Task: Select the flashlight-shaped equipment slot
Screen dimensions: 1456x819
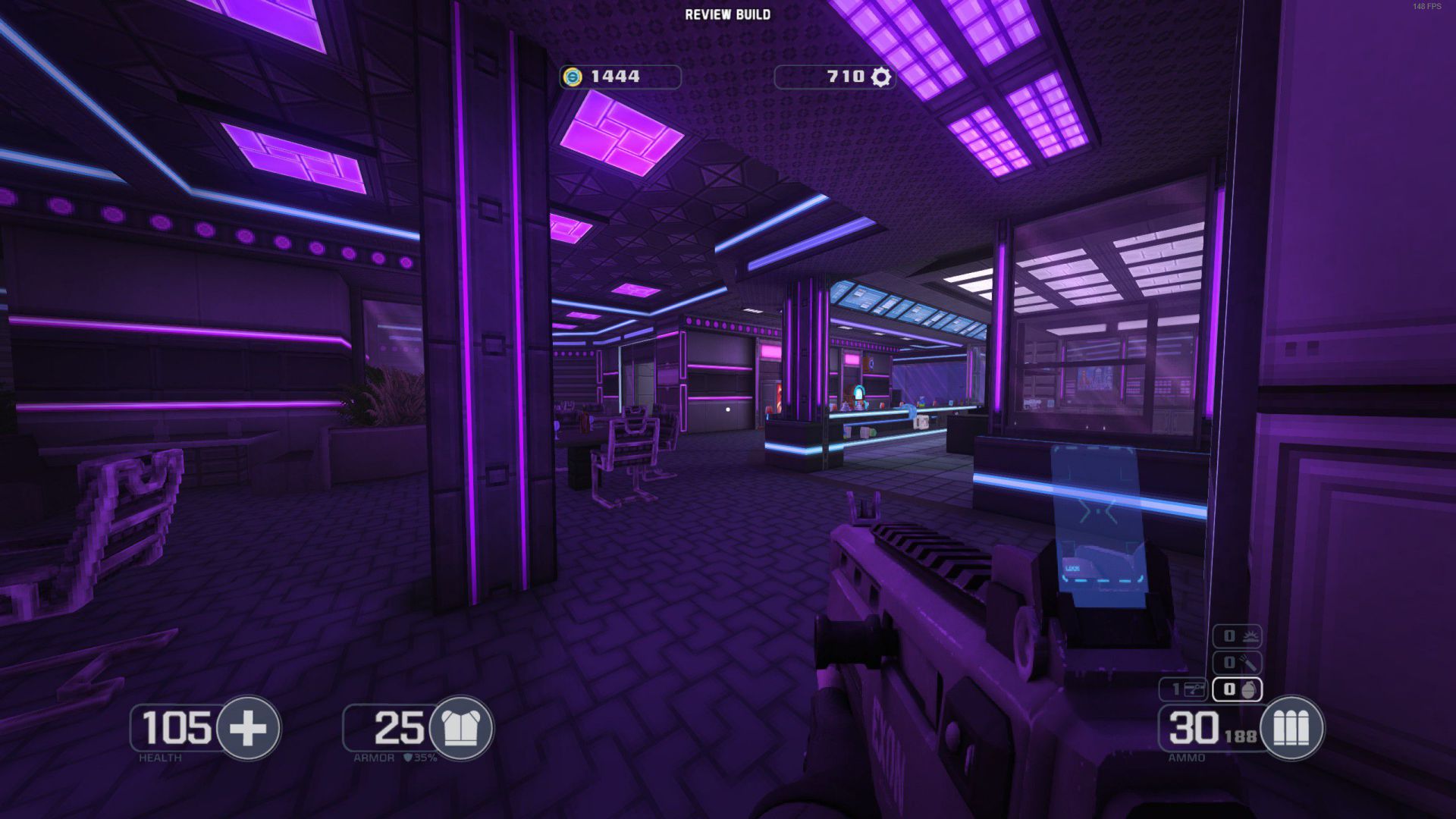Action: (1238, 663)
